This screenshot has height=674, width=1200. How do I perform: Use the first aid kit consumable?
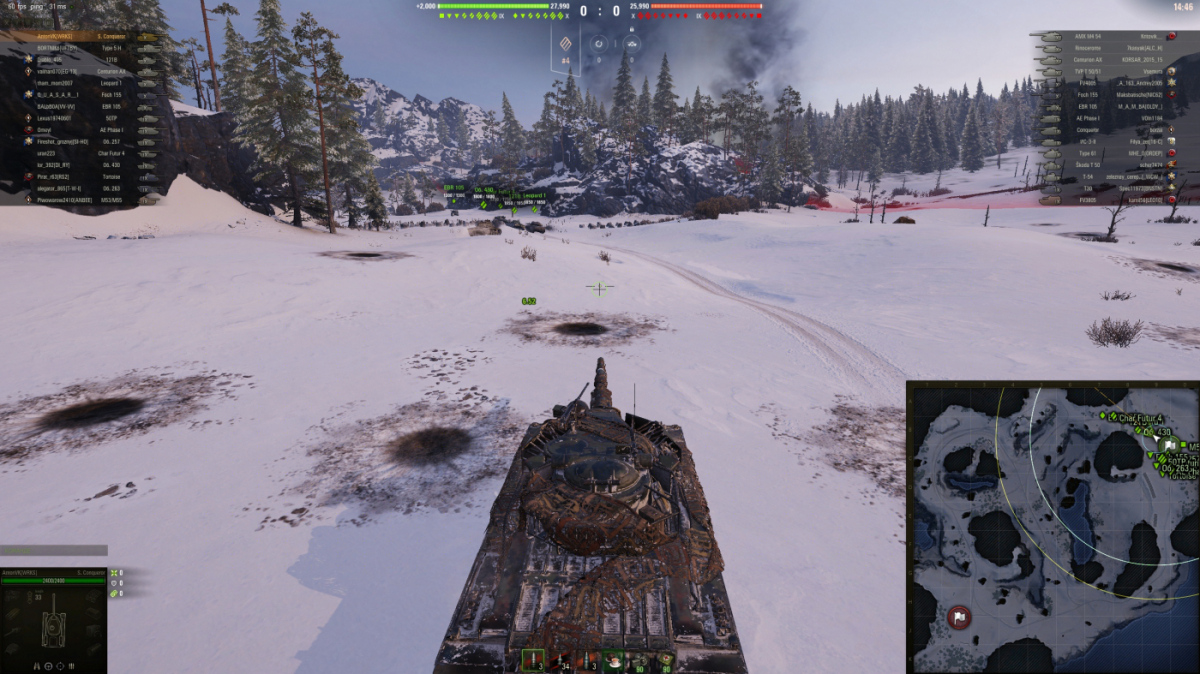pyautogui.click(x=665, y=661)
